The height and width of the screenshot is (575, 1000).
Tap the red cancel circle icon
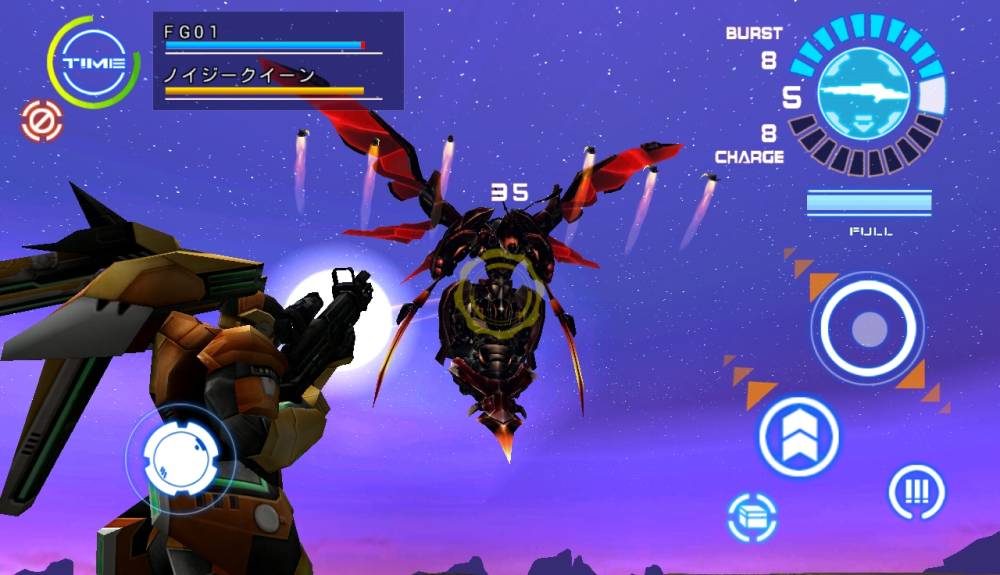tap(42, 121)
